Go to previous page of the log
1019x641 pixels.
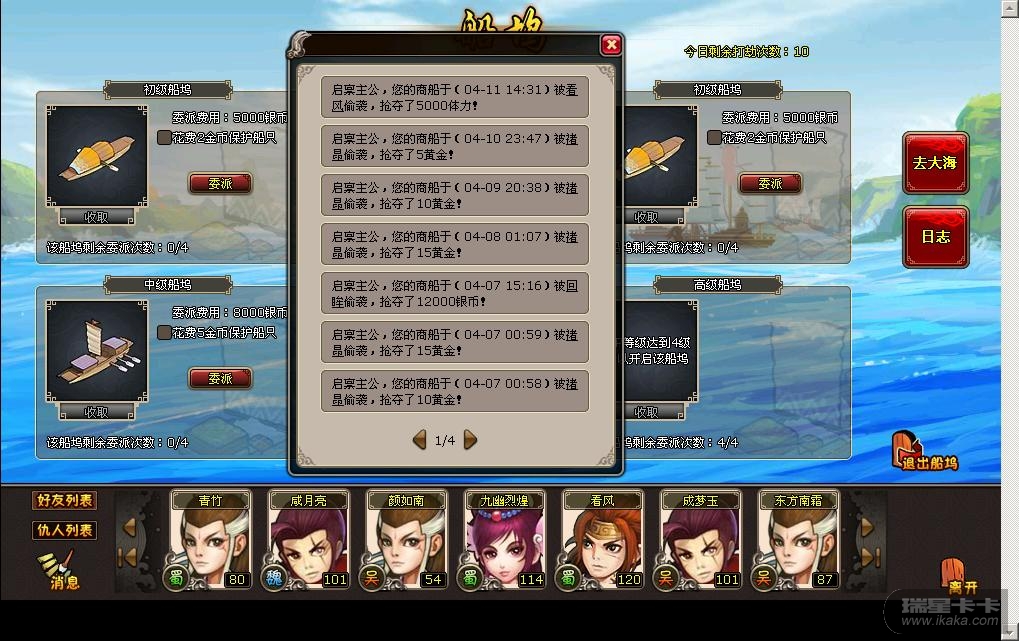[420, 440]
